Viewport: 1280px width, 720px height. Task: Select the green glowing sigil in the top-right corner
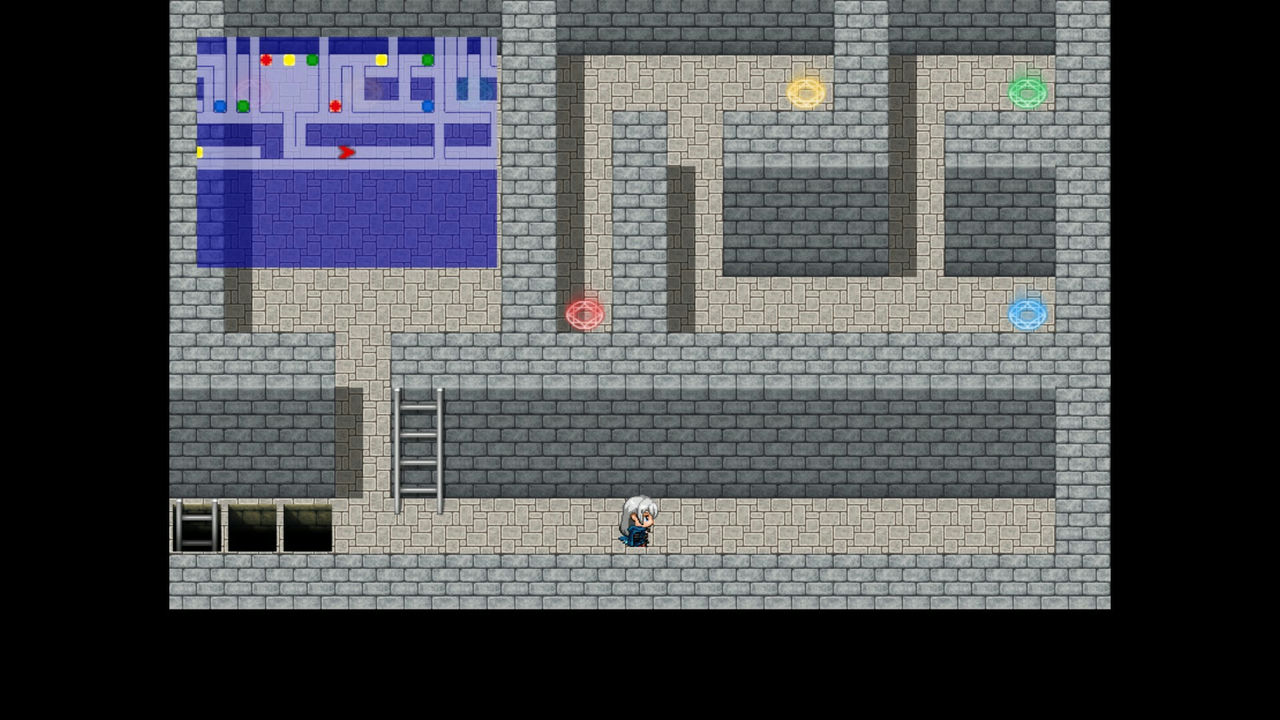[x=1029, y=92]
